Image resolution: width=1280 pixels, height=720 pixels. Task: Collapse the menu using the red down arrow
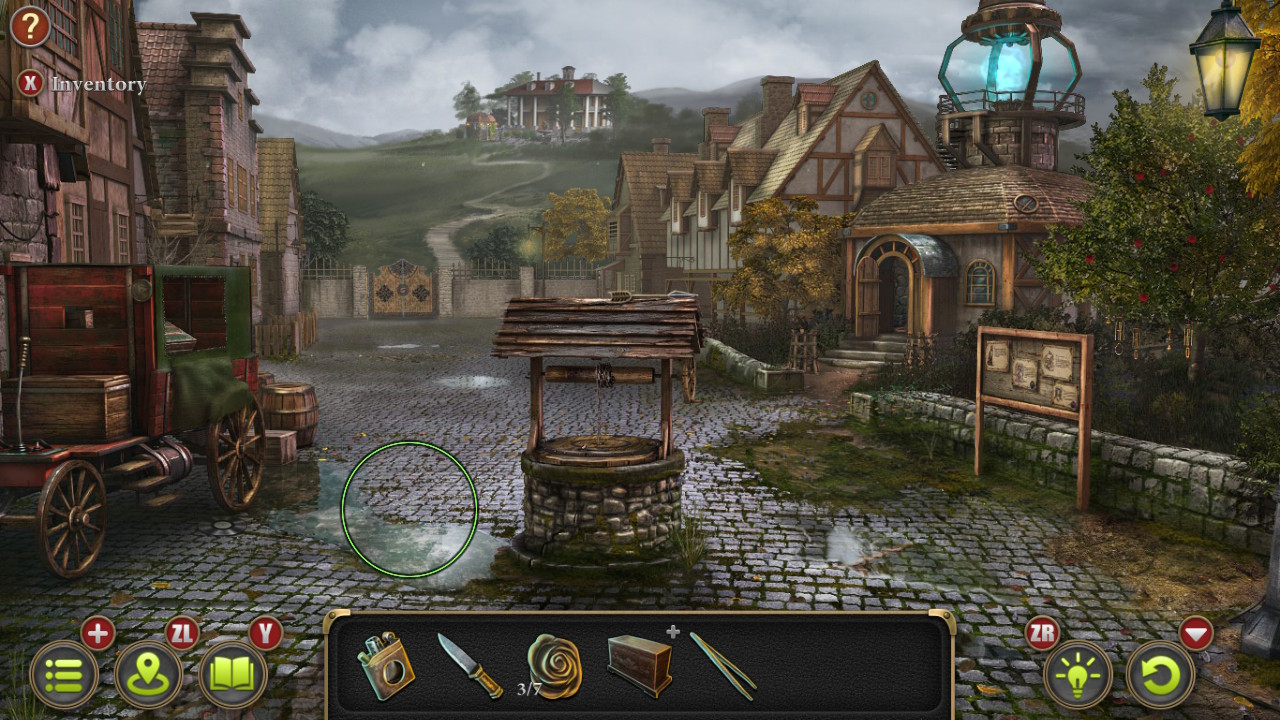pyautogui.click(x=1196, y=631)
